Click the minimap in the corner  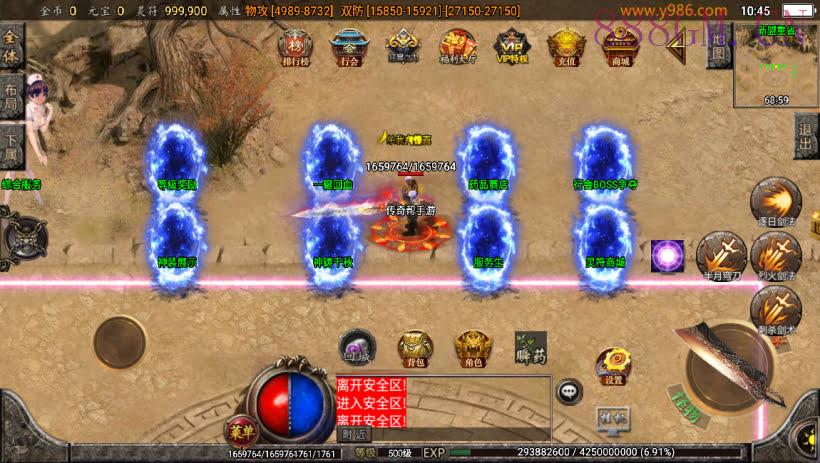point(775,64)
